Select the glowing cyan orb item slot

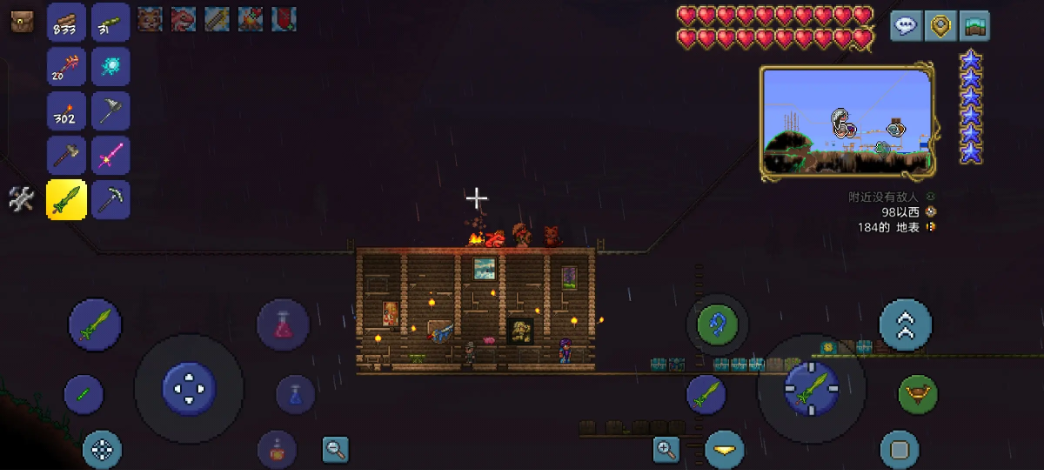(x=110, y=66)
